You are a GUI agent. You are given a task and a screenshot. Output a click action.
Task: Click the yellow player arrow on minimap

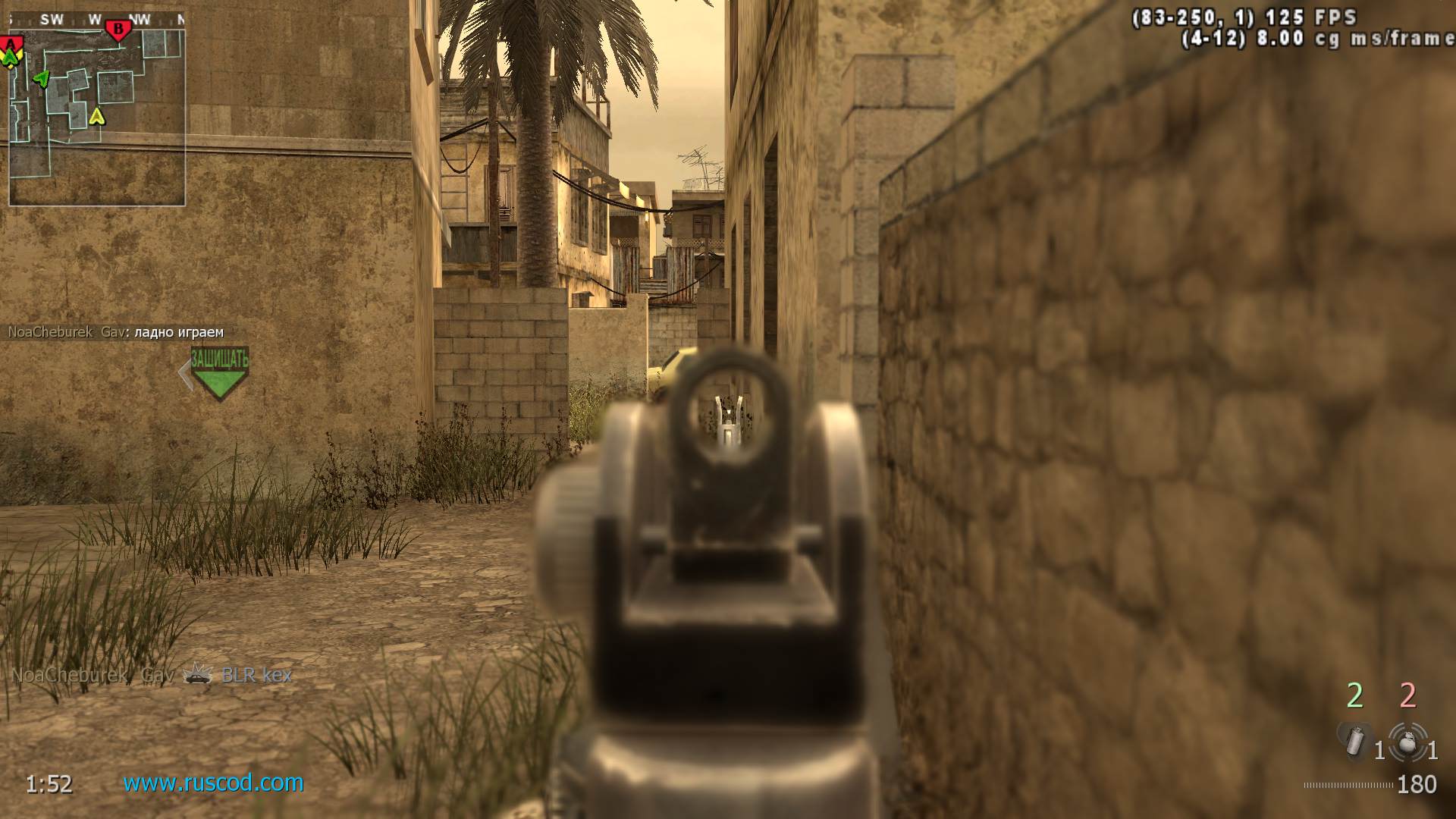pos(96,117)
